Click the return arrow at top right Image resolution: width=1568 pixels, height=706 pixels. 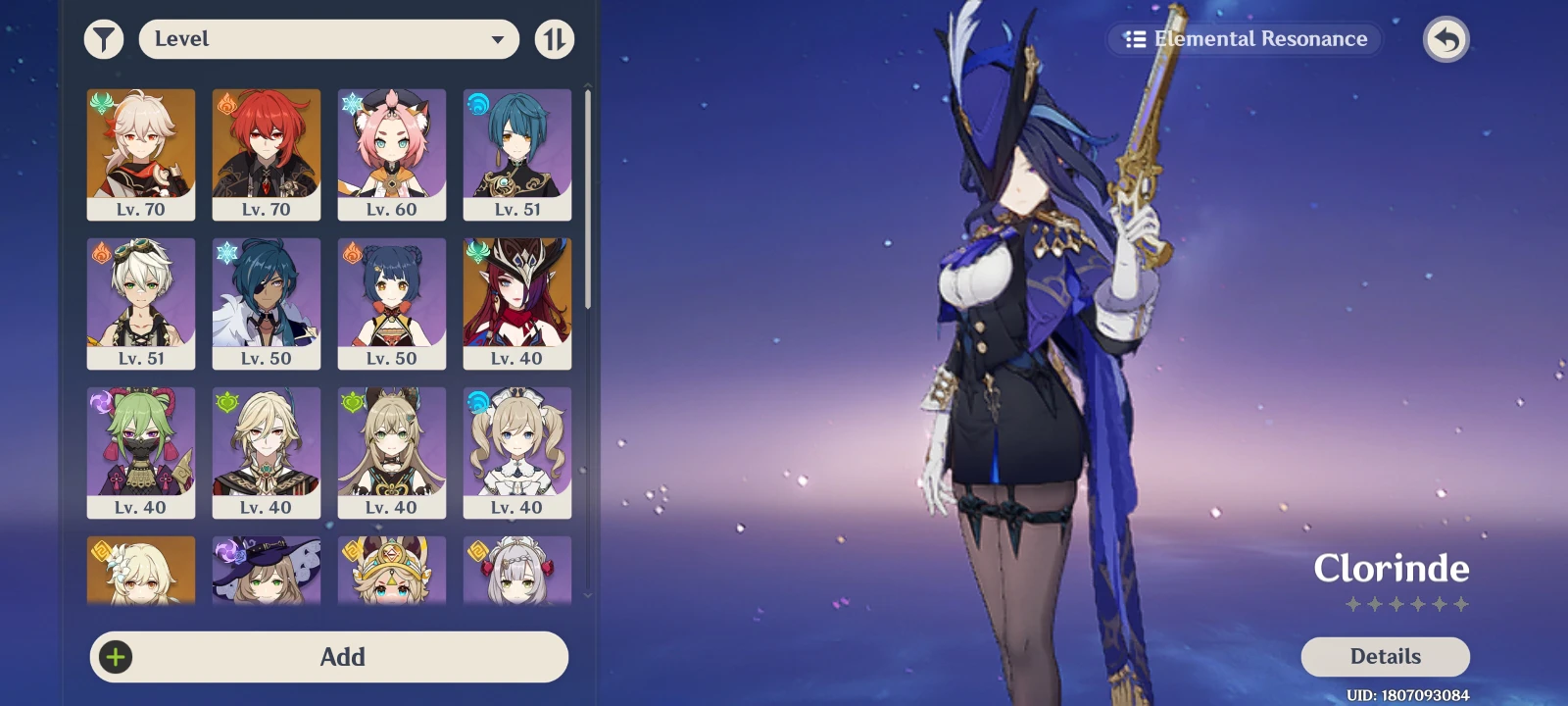click(x=1446, y=39)
